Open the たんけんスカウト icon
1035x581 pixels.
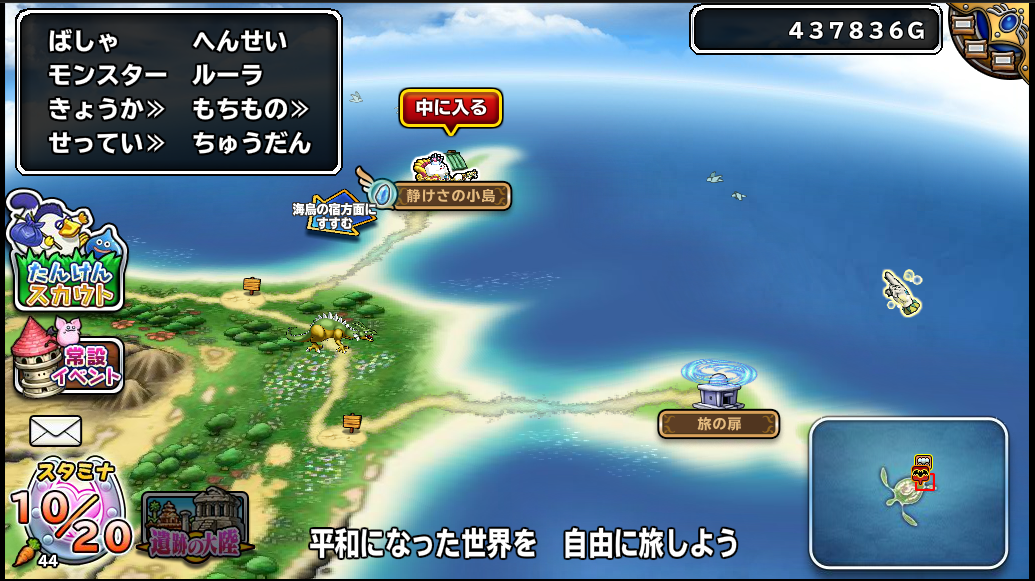tap(66, 255)
